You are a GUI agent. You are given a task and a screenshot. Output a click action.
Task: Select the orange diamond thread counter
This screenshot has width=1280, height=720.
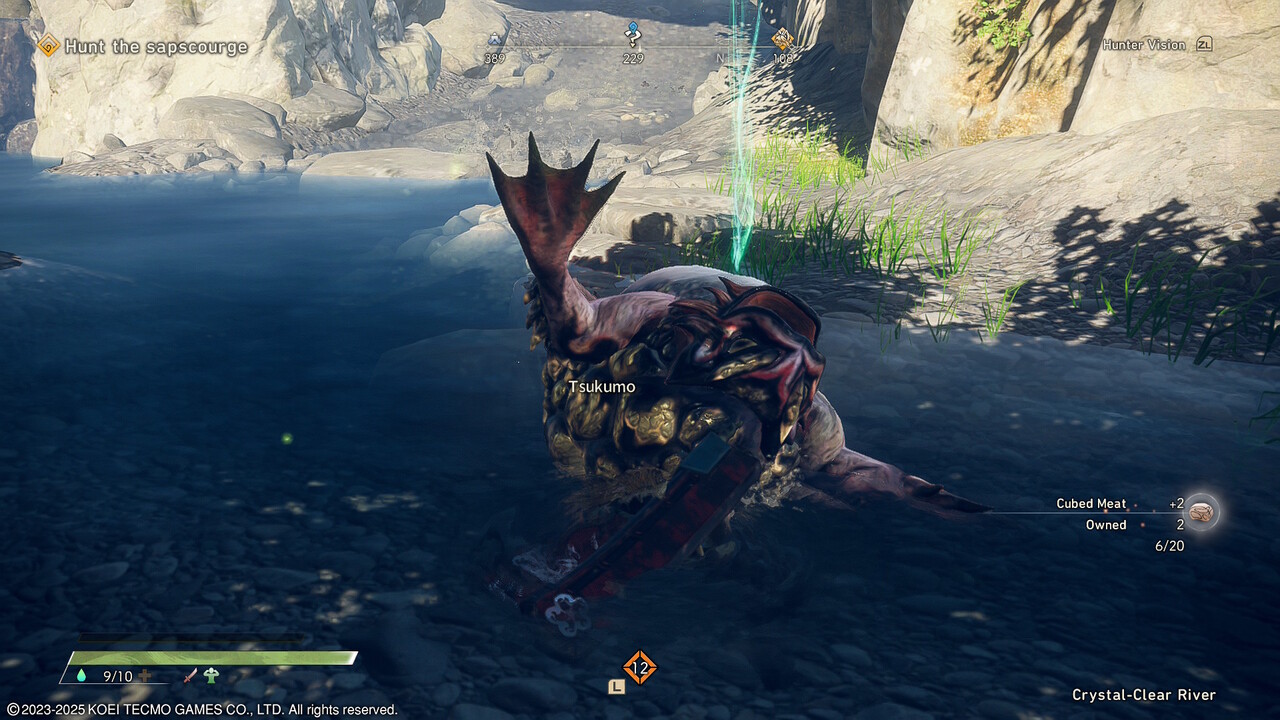click(639, 666)
